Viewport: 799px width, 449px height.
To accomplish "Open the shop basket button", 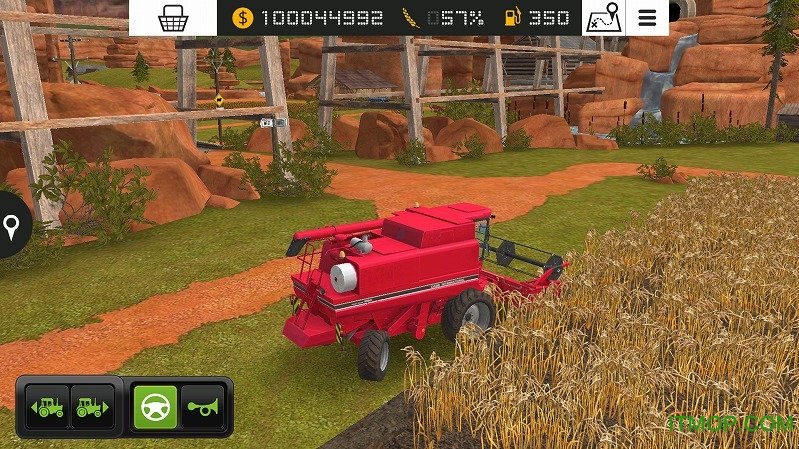I will [x=173, y=17].
